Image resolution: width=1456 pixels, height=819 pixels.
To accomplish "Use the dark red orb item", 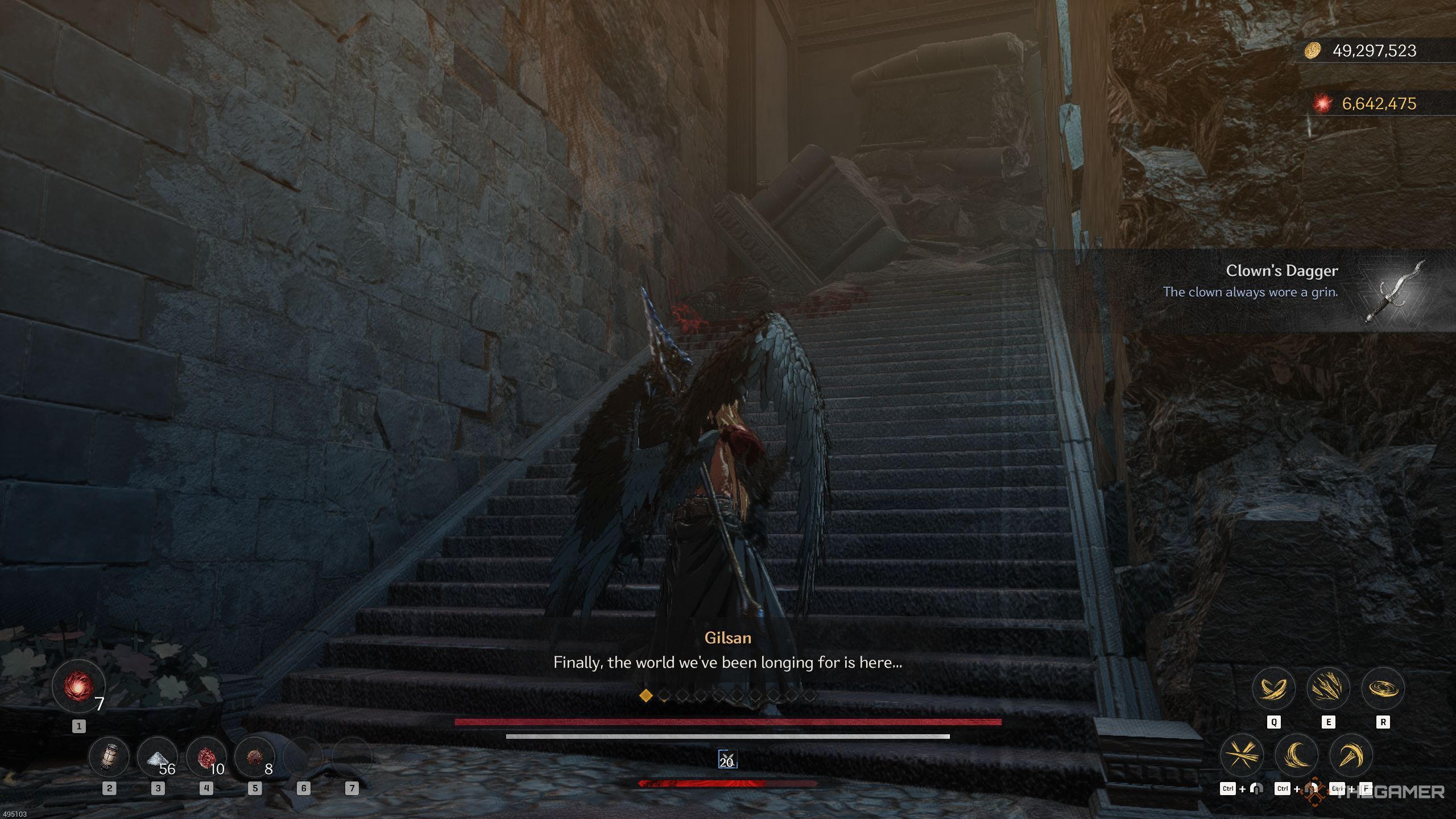I will (x=254, y=757).
